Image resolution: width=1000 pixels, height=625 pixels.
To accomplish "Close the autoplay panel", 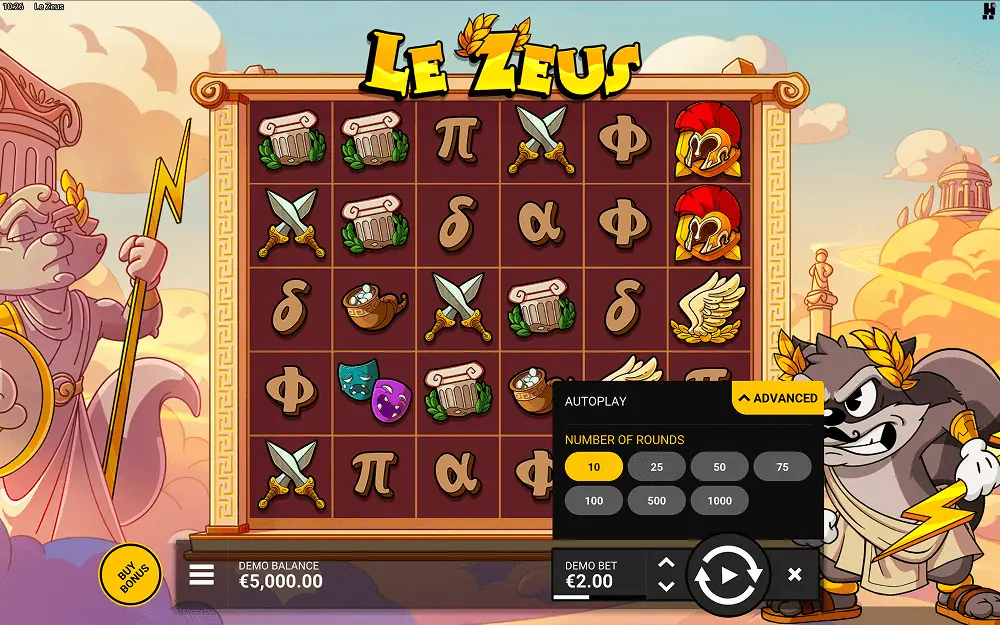I will pyautogui.click(x=794, y=575).
